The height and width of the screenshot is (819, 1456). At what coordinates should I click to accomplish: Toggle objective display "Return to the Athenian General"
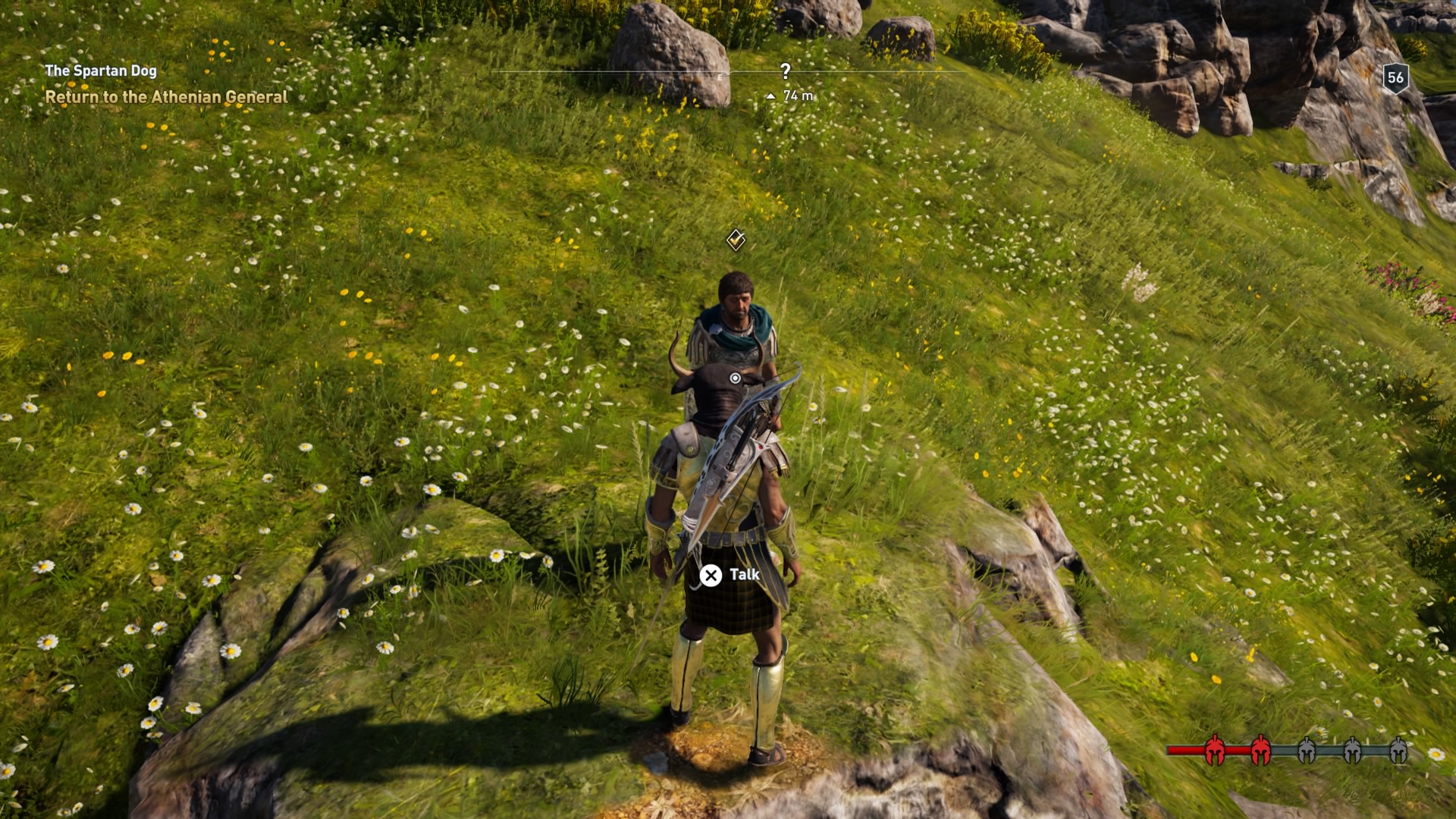point(167,98)
